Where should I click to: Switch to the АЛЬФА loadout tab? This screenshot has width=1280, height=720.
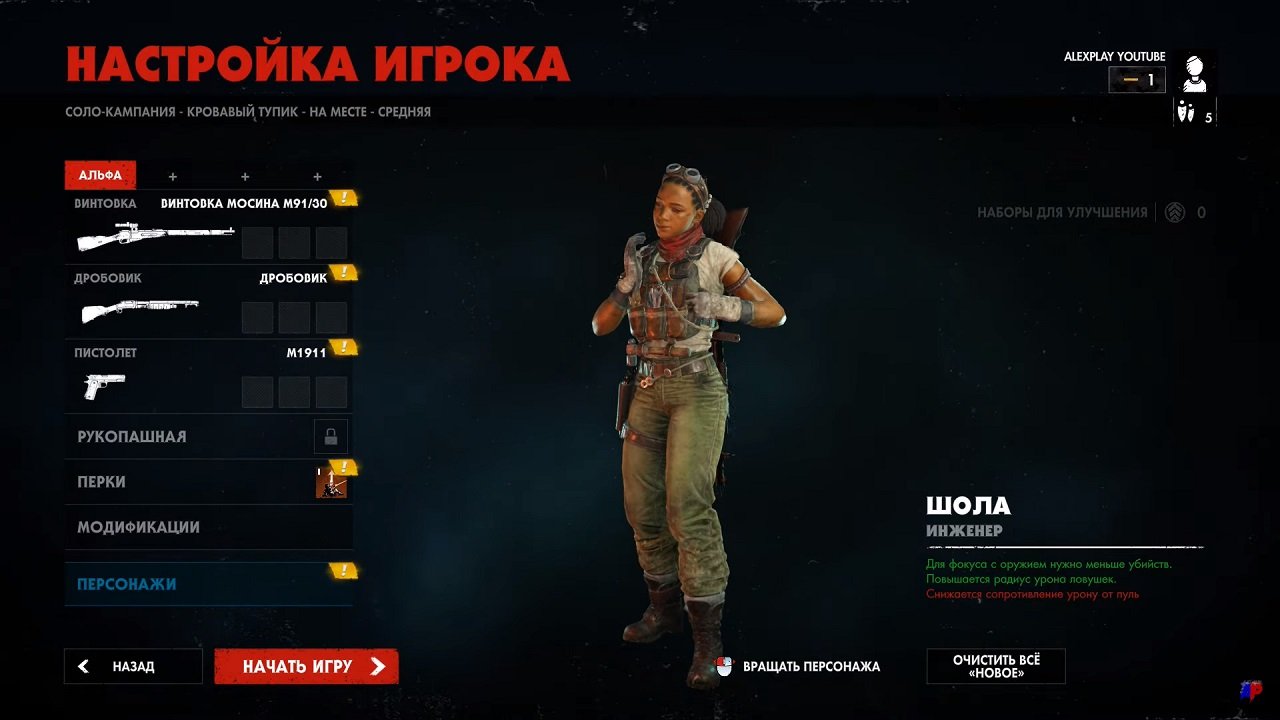click(x=99, y=174)
